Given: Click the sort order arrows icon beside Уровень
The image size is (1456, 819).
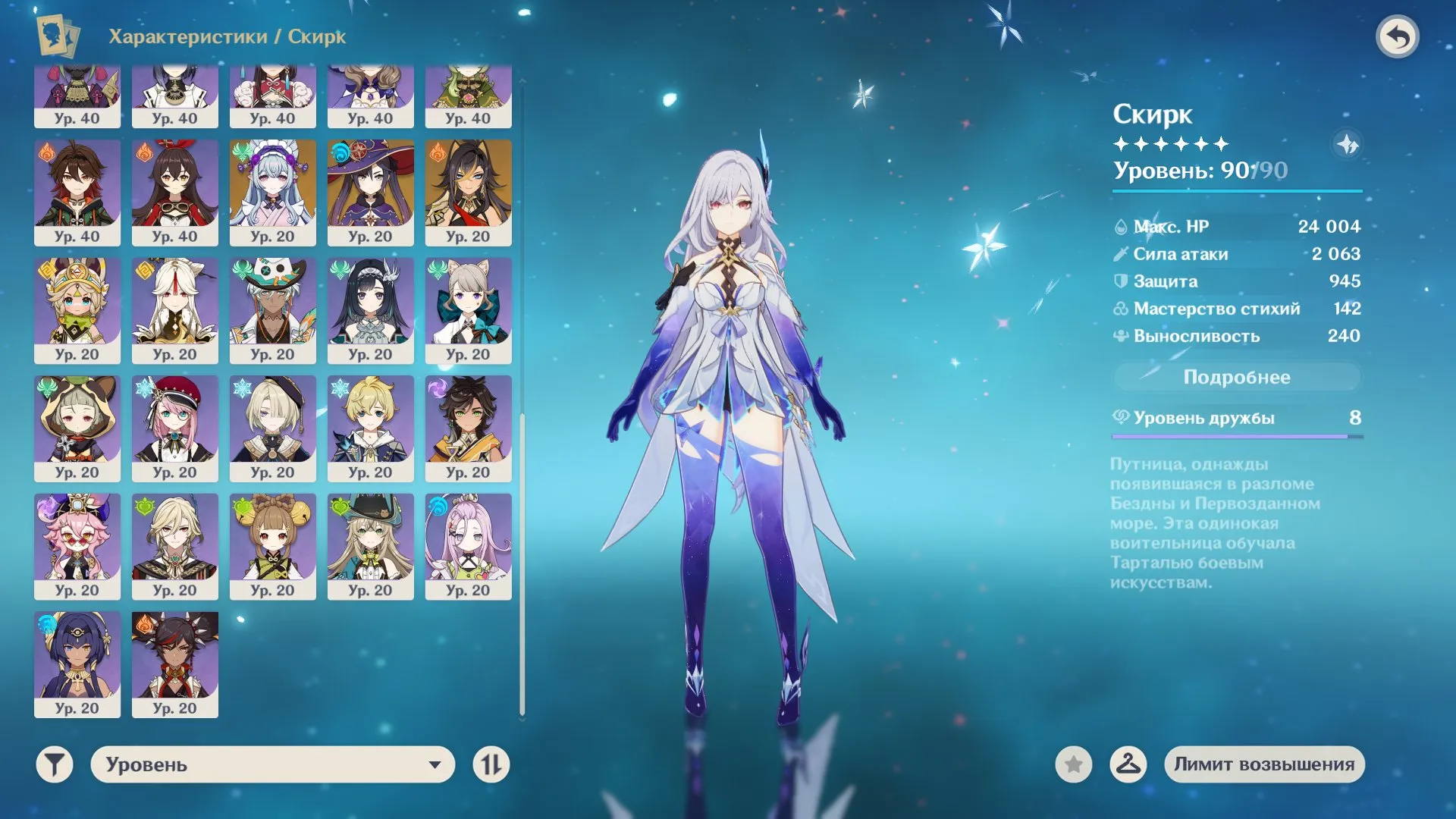Looking at the screenshot, I should point(493,765).
